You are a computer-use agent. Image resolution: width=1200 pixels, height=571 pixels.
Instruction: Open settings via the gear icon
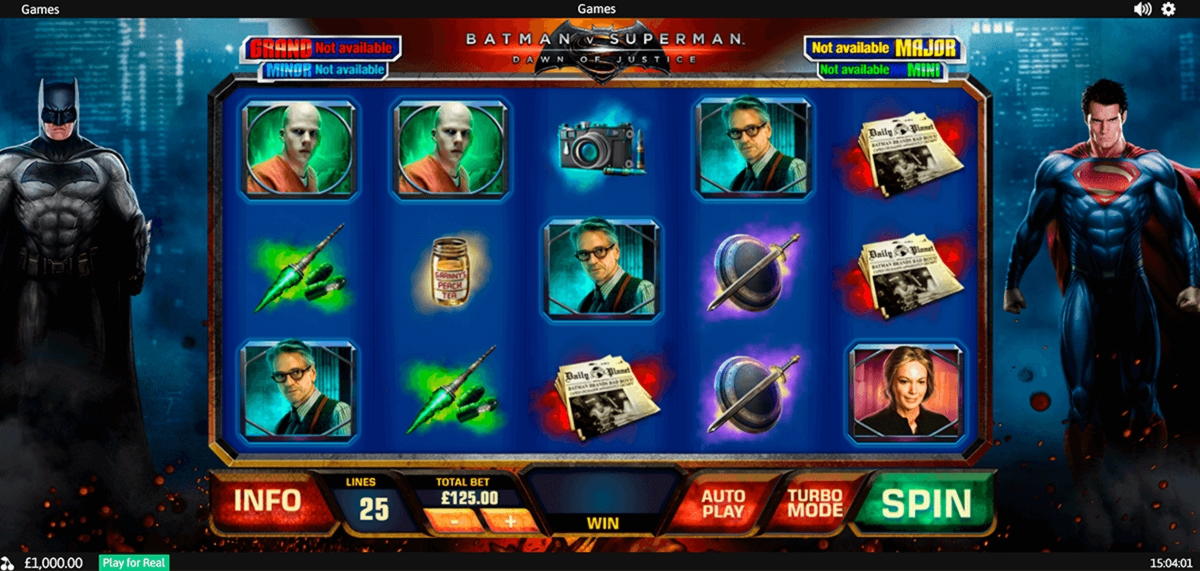click(1168, 9)
